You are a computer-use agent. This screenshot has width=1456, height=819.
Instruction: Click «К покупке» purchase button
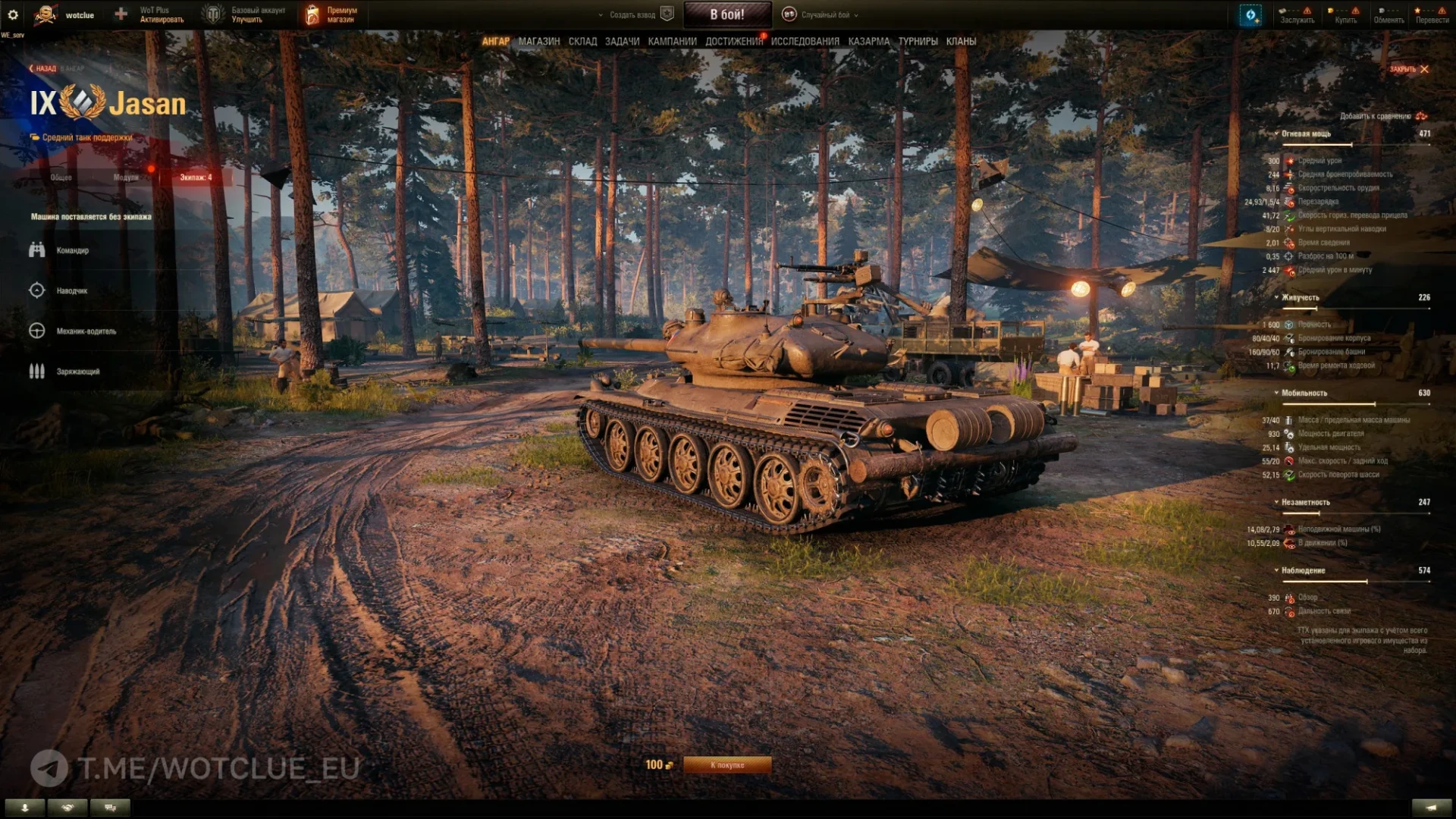click(x=726, y=765)
